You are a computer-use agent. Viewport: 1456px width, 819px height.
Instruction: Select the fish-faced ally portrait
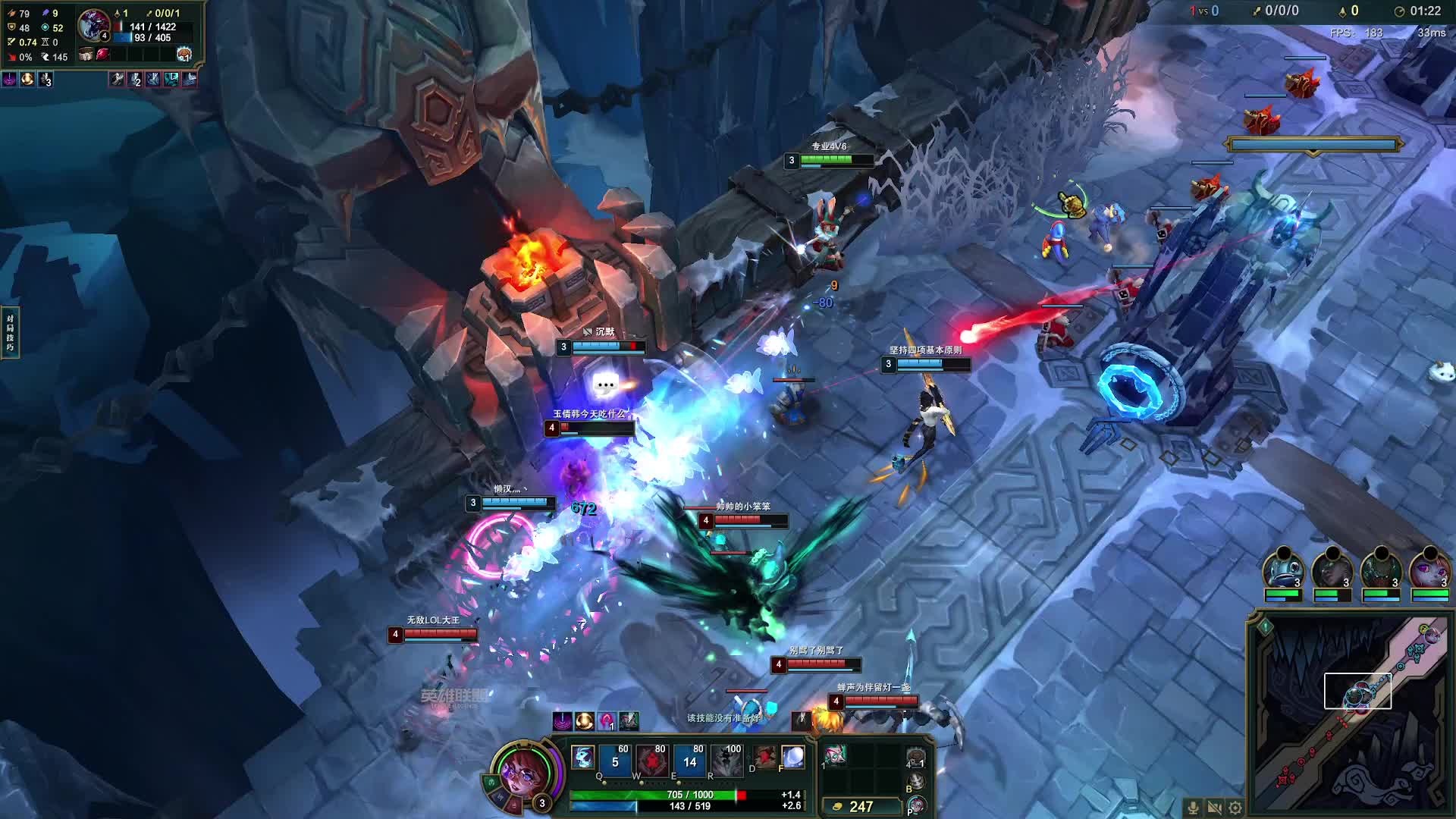click(x=1283, y=570)
